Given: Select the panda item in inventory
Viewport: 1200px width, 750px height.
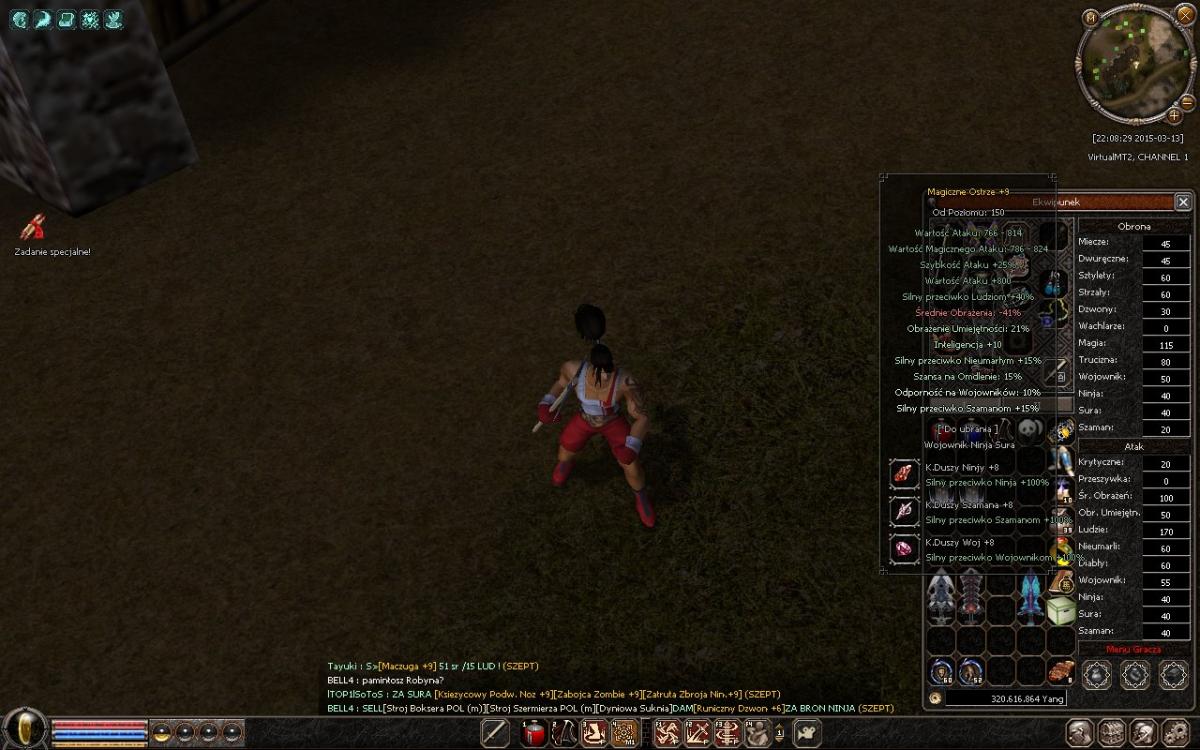Looking at the screenshot, I should [x=1031, y=430].
